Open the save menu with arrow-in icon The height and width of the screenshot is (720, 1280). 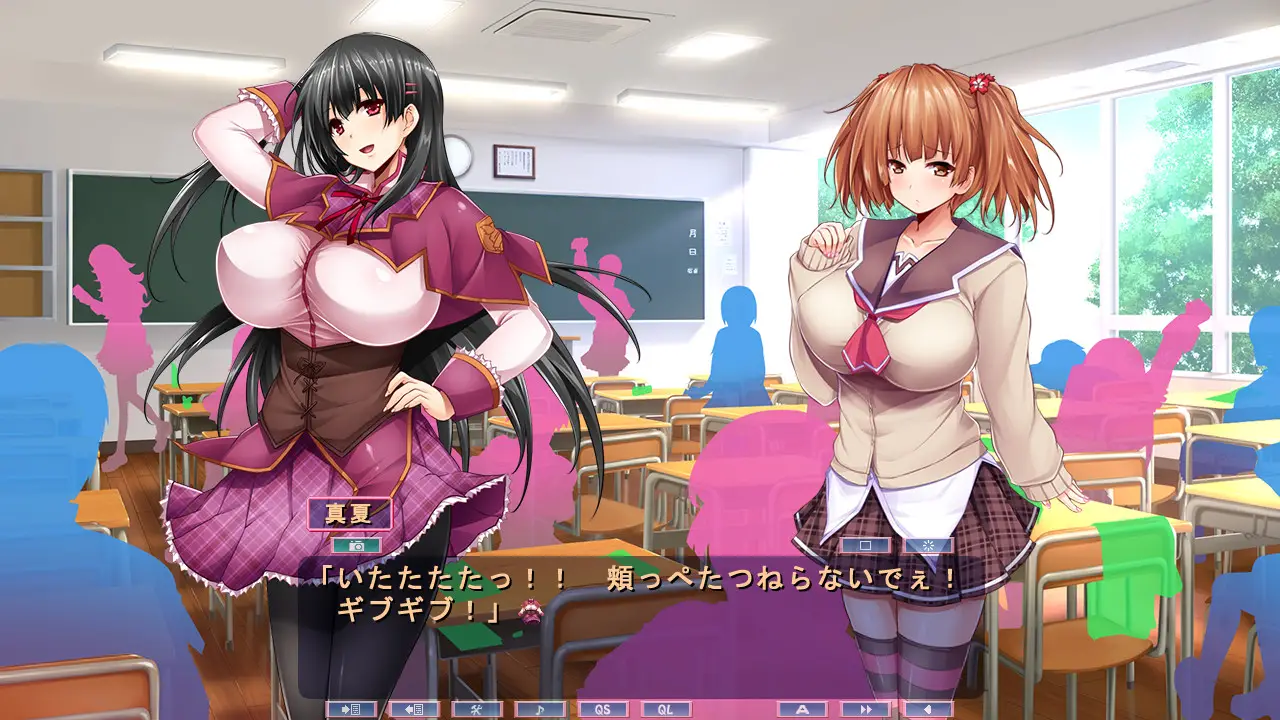pos(351,709)
